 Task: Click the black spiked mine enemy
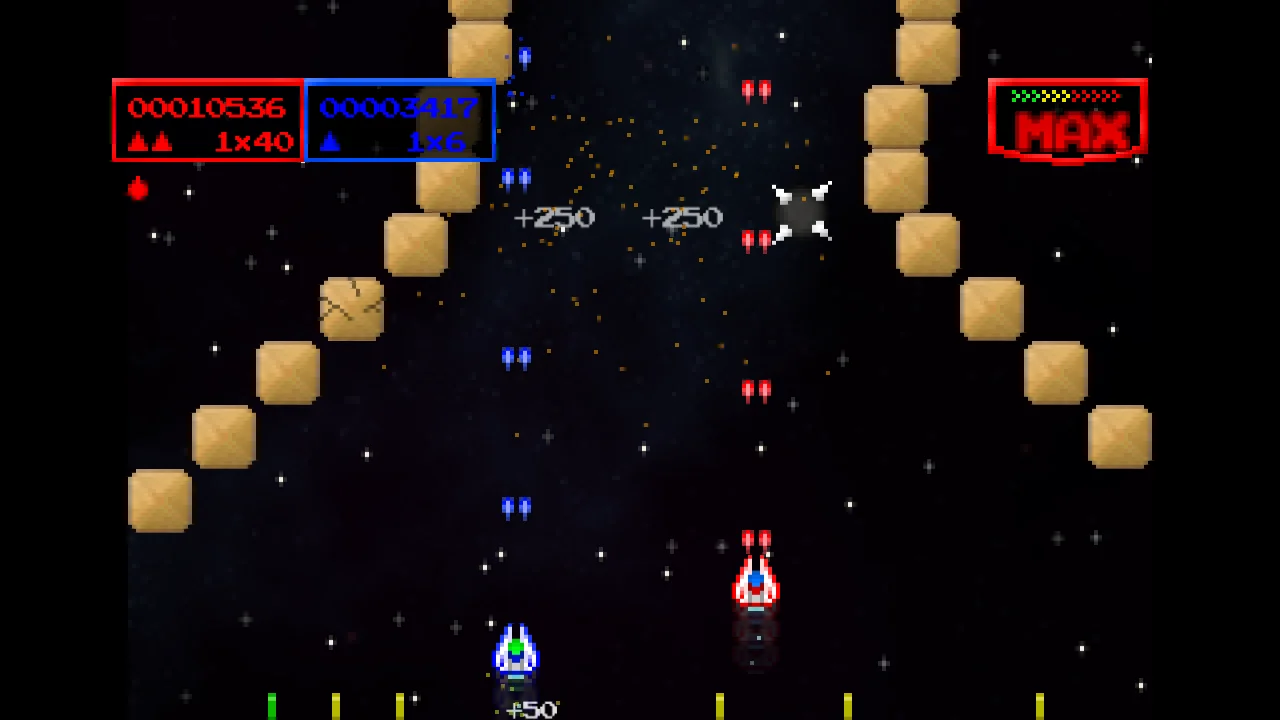pyautogui.click(x=803, y=210)
